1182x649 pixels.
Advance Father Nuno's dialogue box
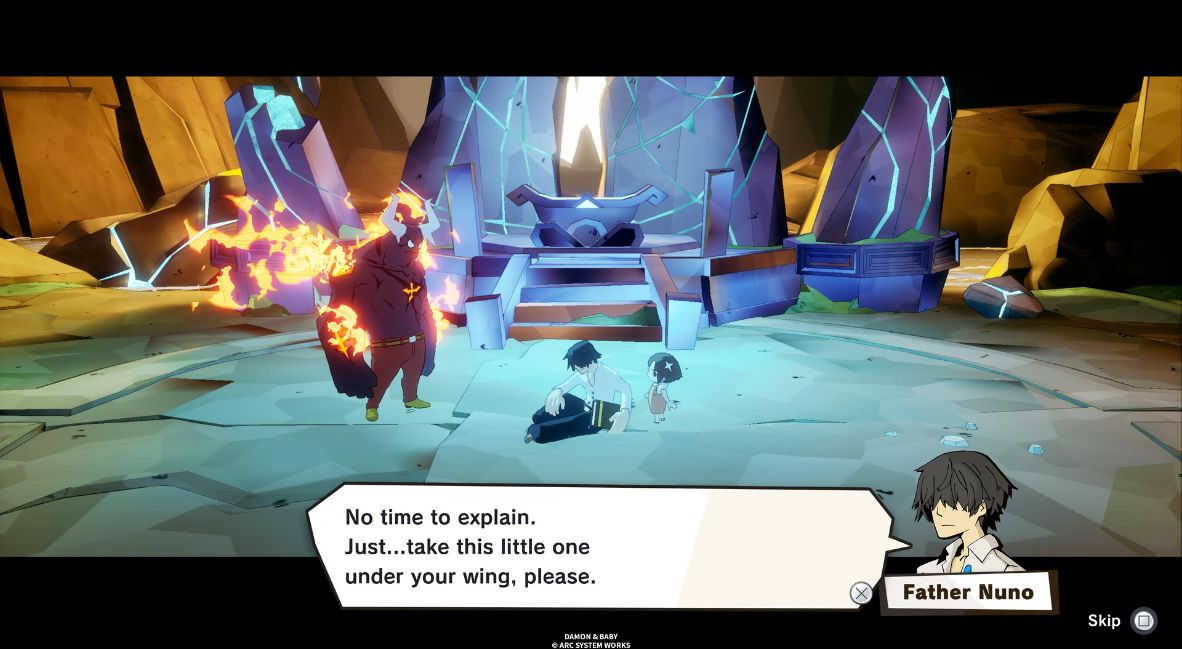(x=861, y=593)
